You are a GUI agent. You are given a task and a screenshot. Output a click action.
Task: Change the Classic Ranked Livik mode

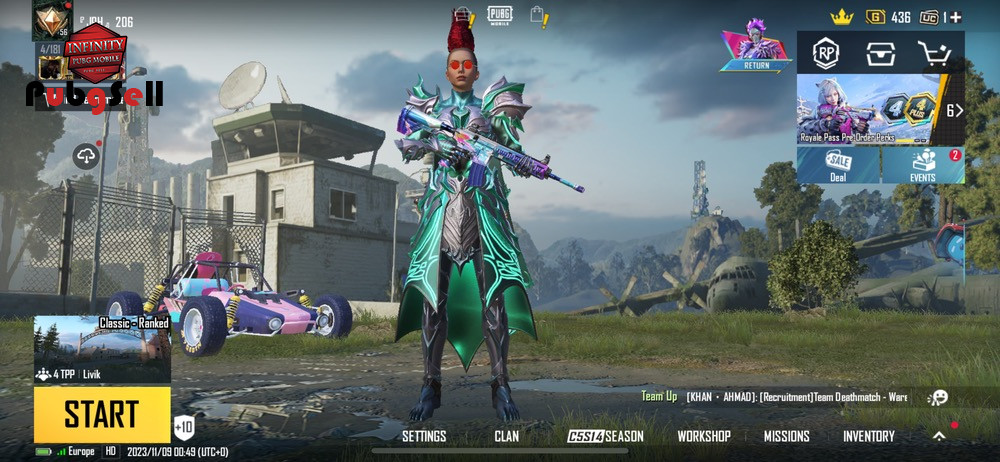point(102,350)
